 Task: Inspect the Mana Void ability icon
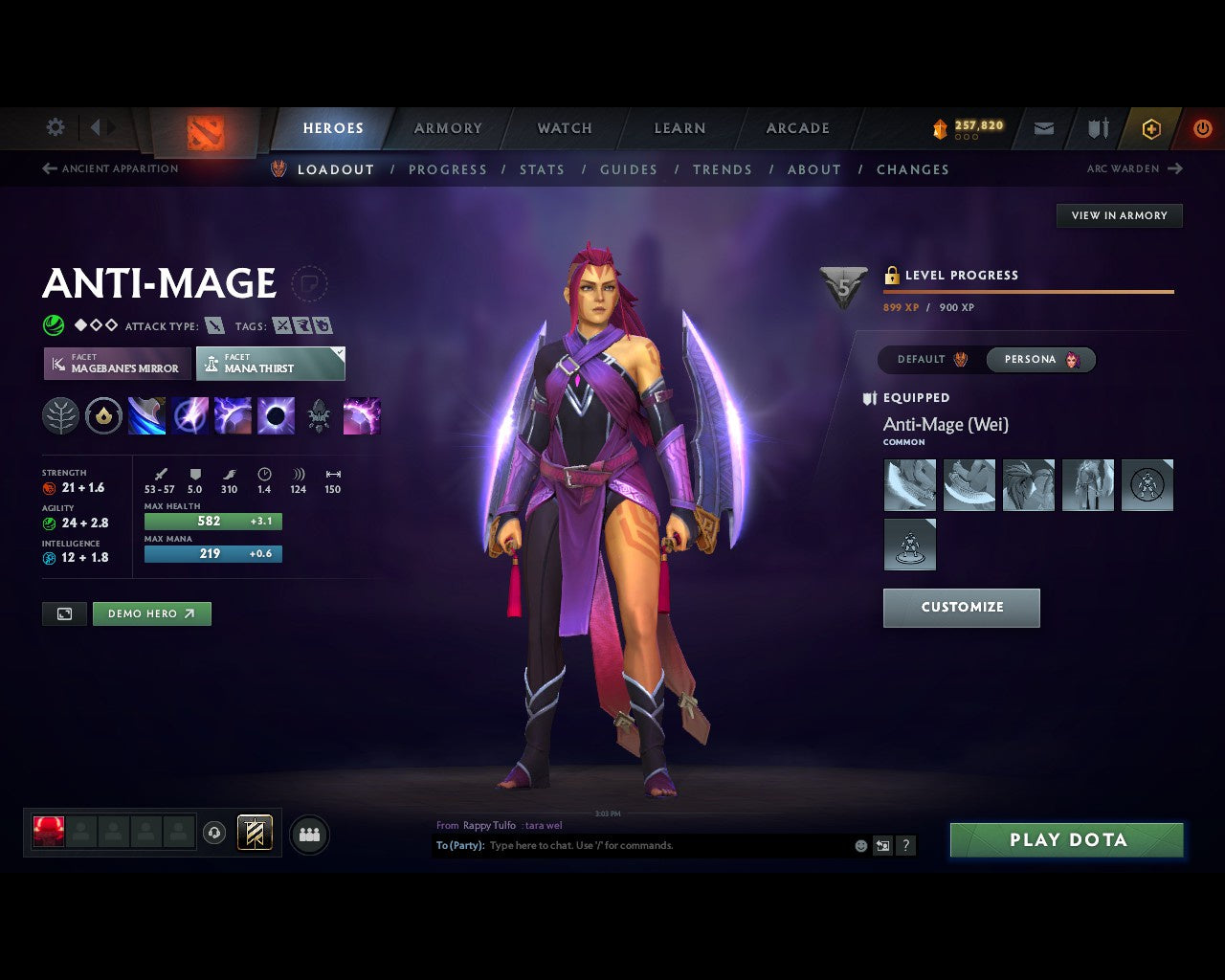coord(277,415)
